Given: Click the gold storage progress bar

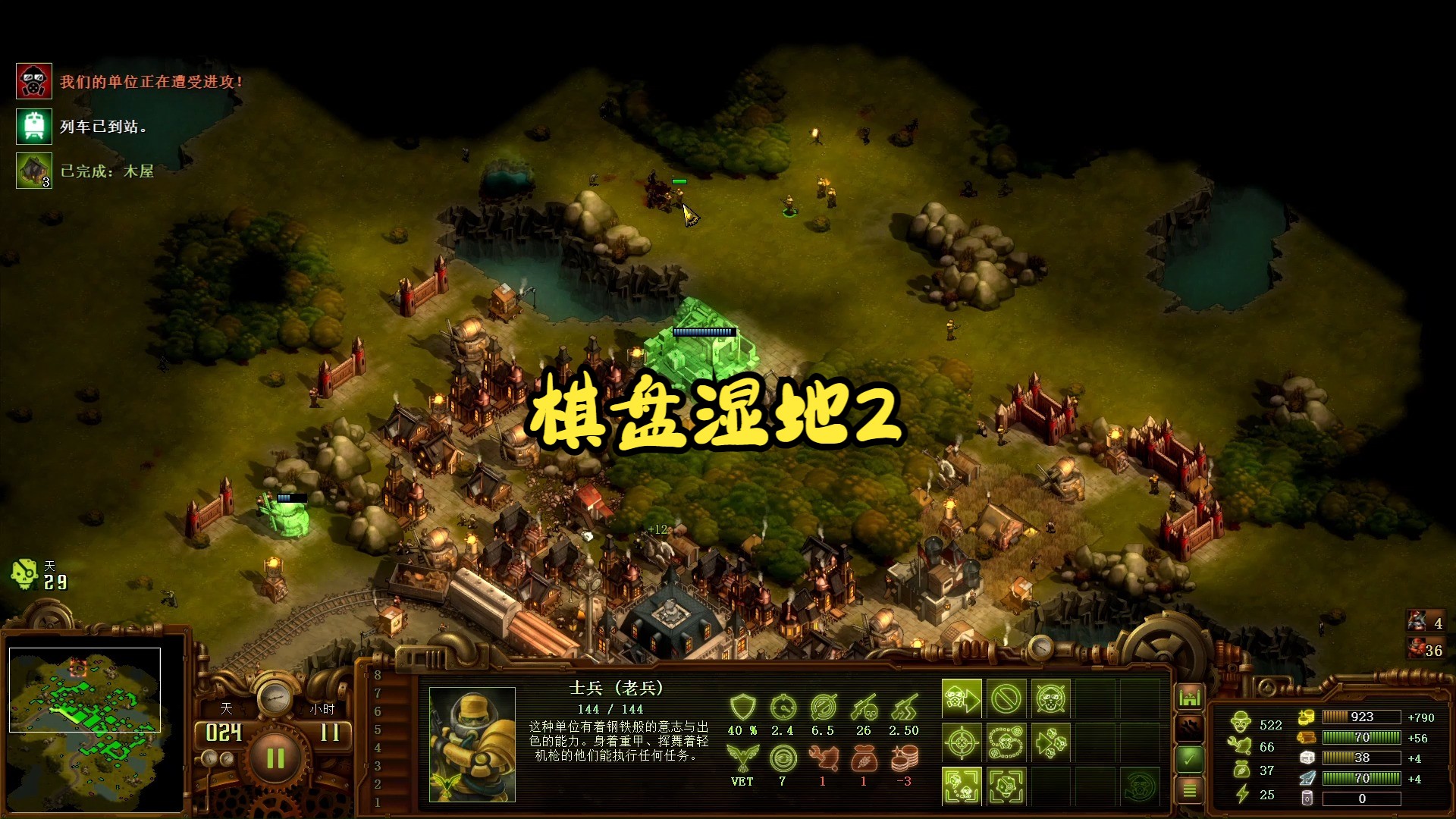Looking at the screenshot, I should pos(1361,717).
